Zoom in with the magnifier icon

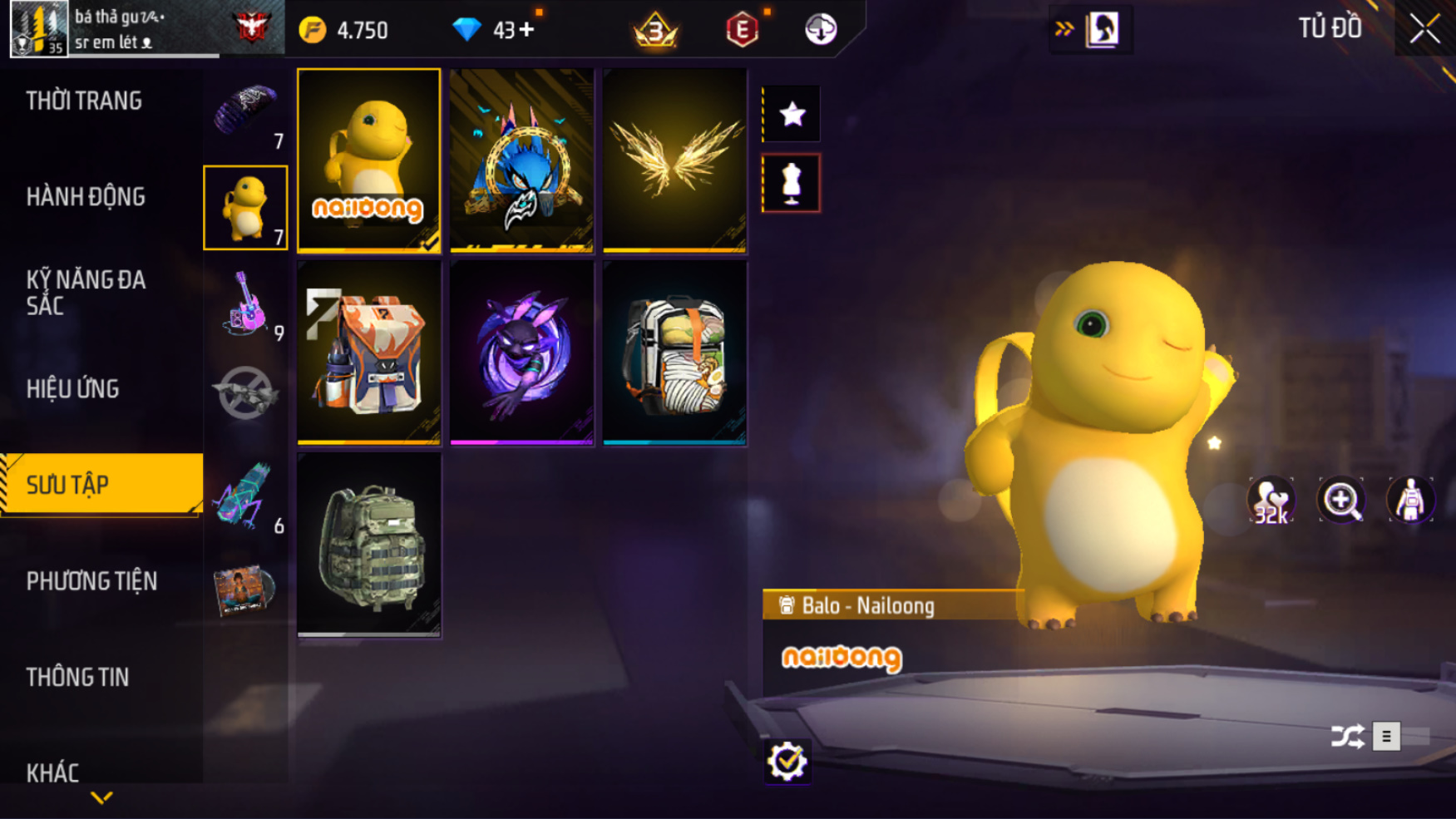pyautogui.click(x=1340, y=501)
